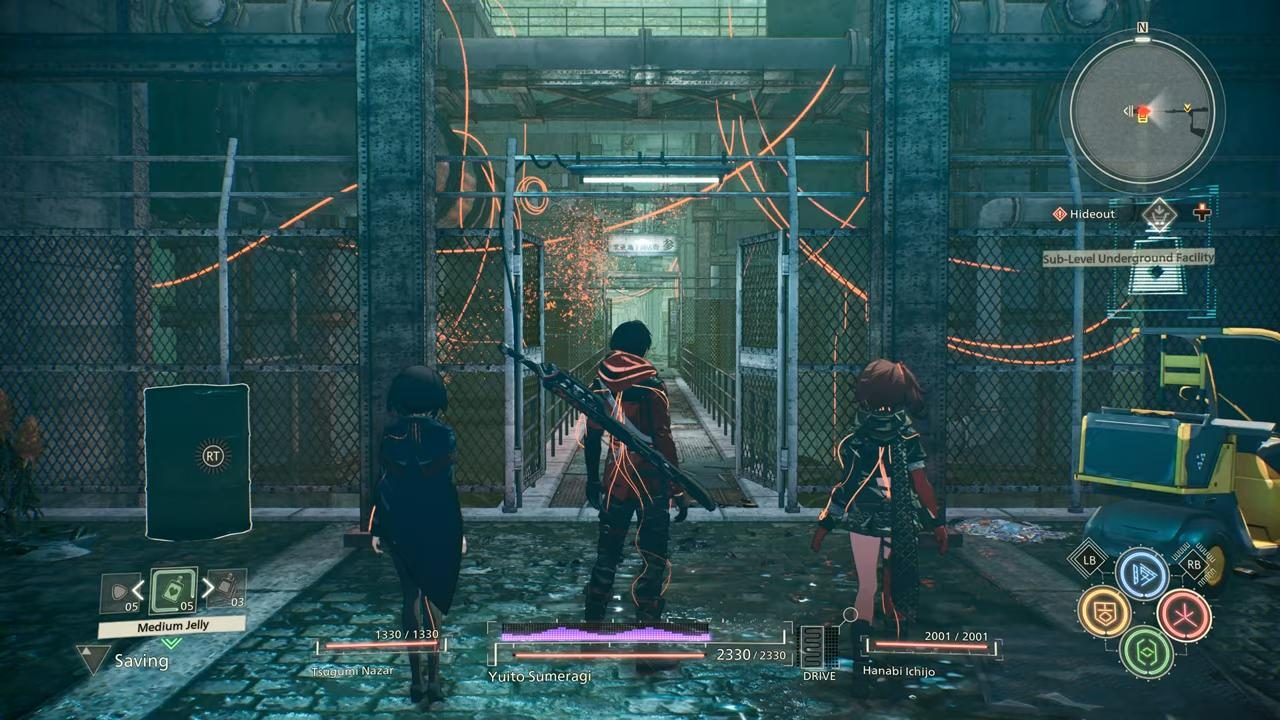This screenshot has height=720, width=1280.
Task: Select the shop vending machine diamond icon
Action: (x=1160, y=216)
